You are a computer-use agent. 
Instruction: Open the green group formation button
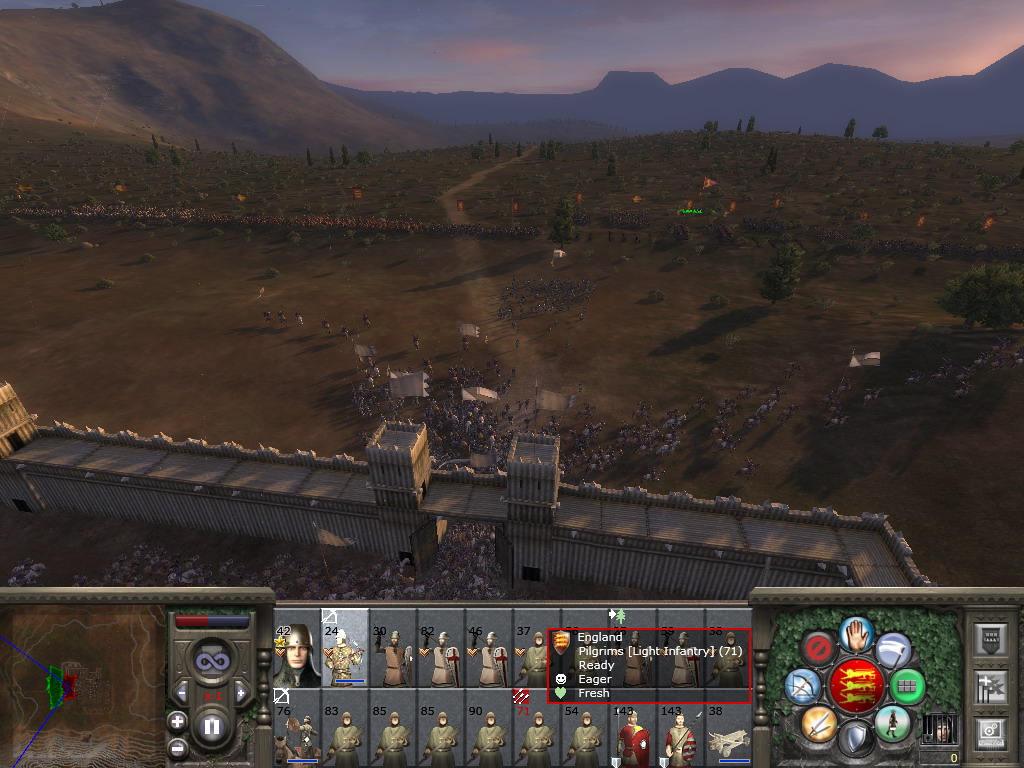point(908,686)
